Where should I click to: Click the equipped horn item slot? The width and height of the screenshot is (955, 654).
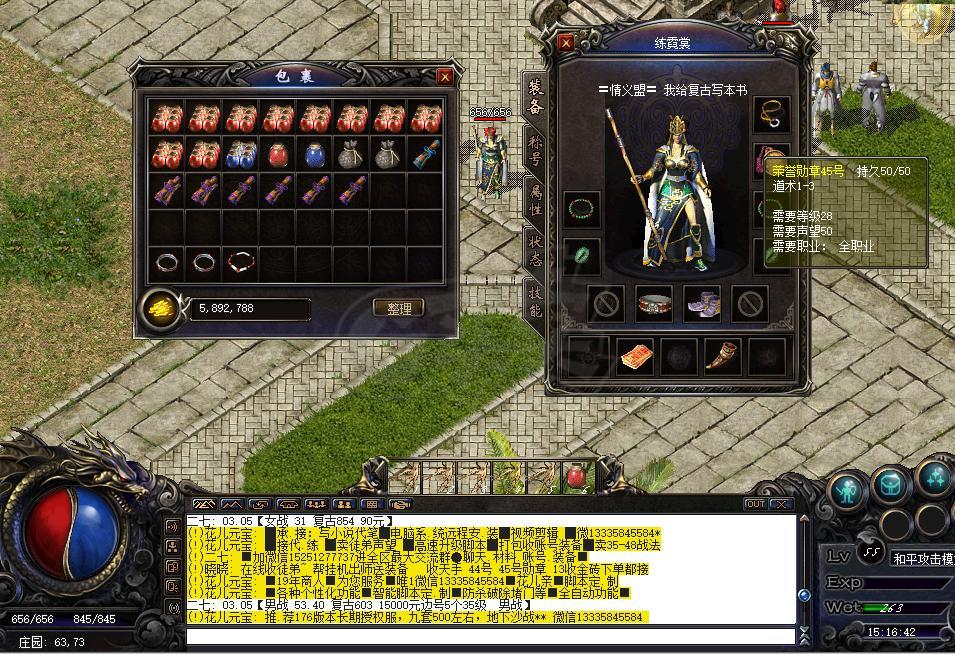720,355
